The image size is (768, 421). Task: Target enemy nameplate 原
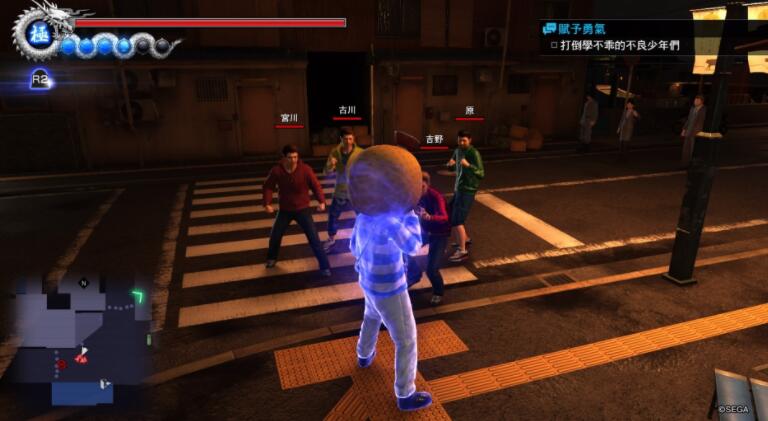coord(469,110)
